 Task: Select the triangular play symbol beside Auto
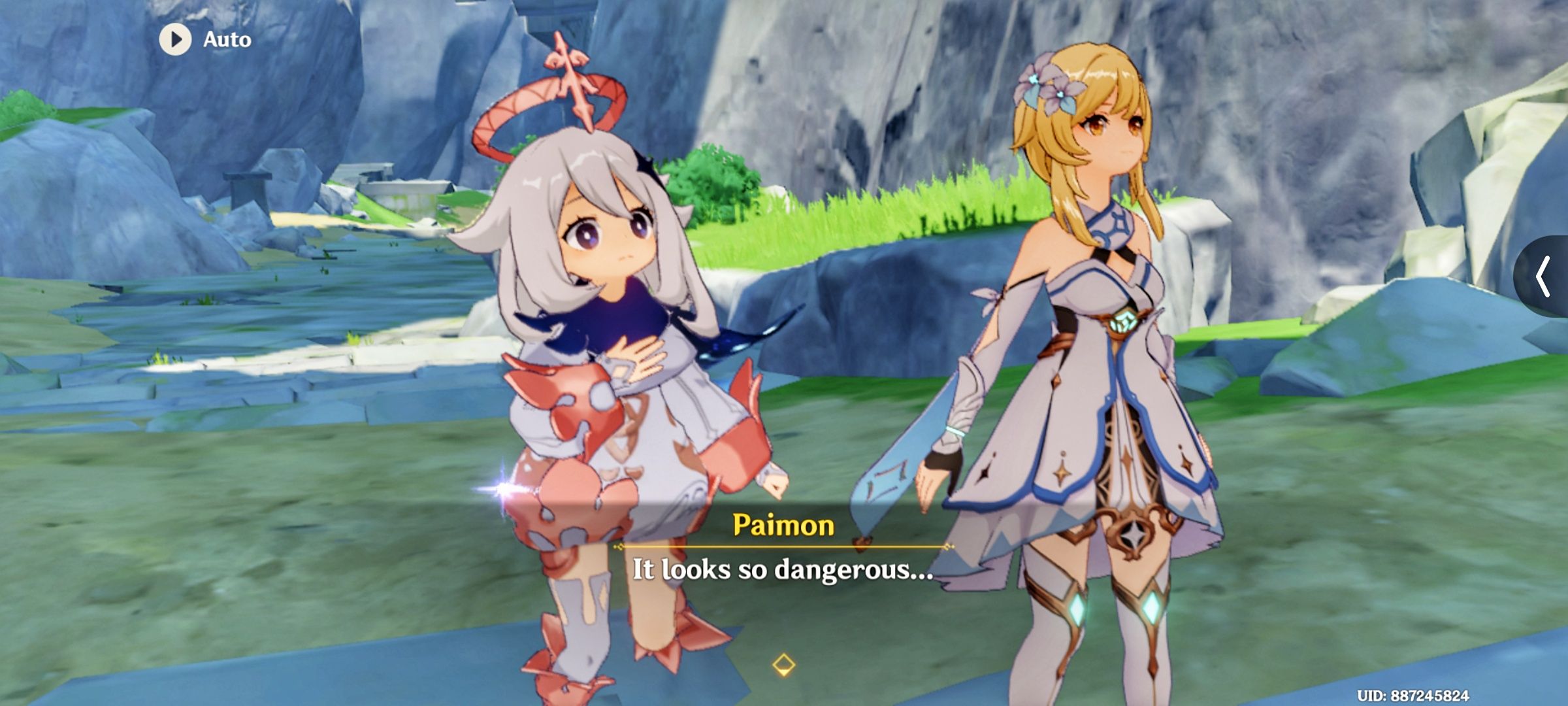click(175, 39)
